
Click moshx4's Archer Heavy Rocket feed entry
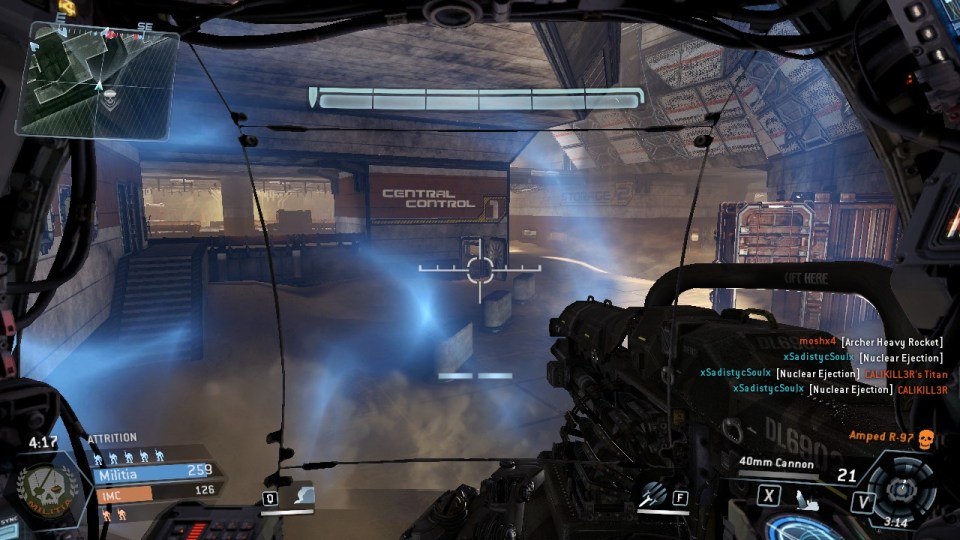pos(871,342)
